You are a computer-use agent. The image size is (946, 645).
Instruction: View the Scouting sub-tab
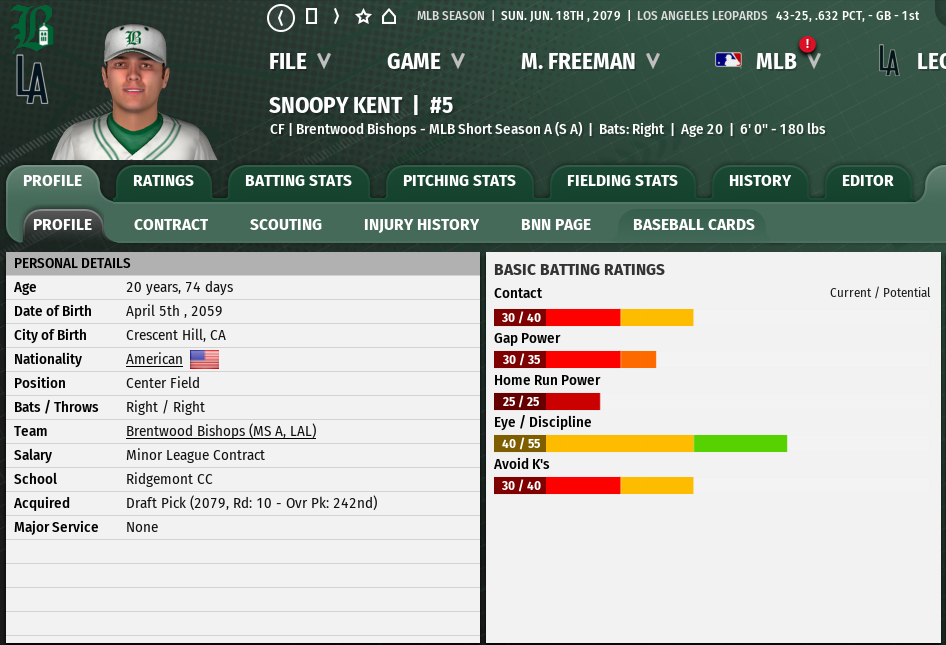coord(286,225)
